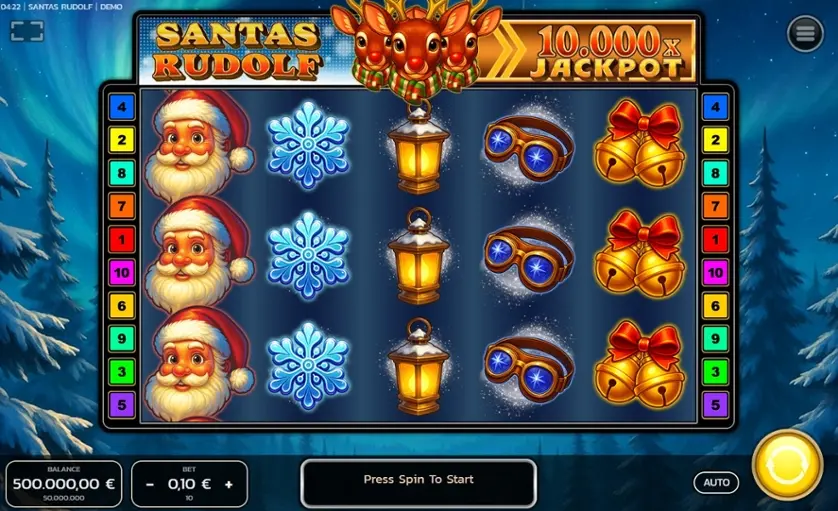Show the balance panel details
This screenshot has height=511, width=838.
click(64, 484)
